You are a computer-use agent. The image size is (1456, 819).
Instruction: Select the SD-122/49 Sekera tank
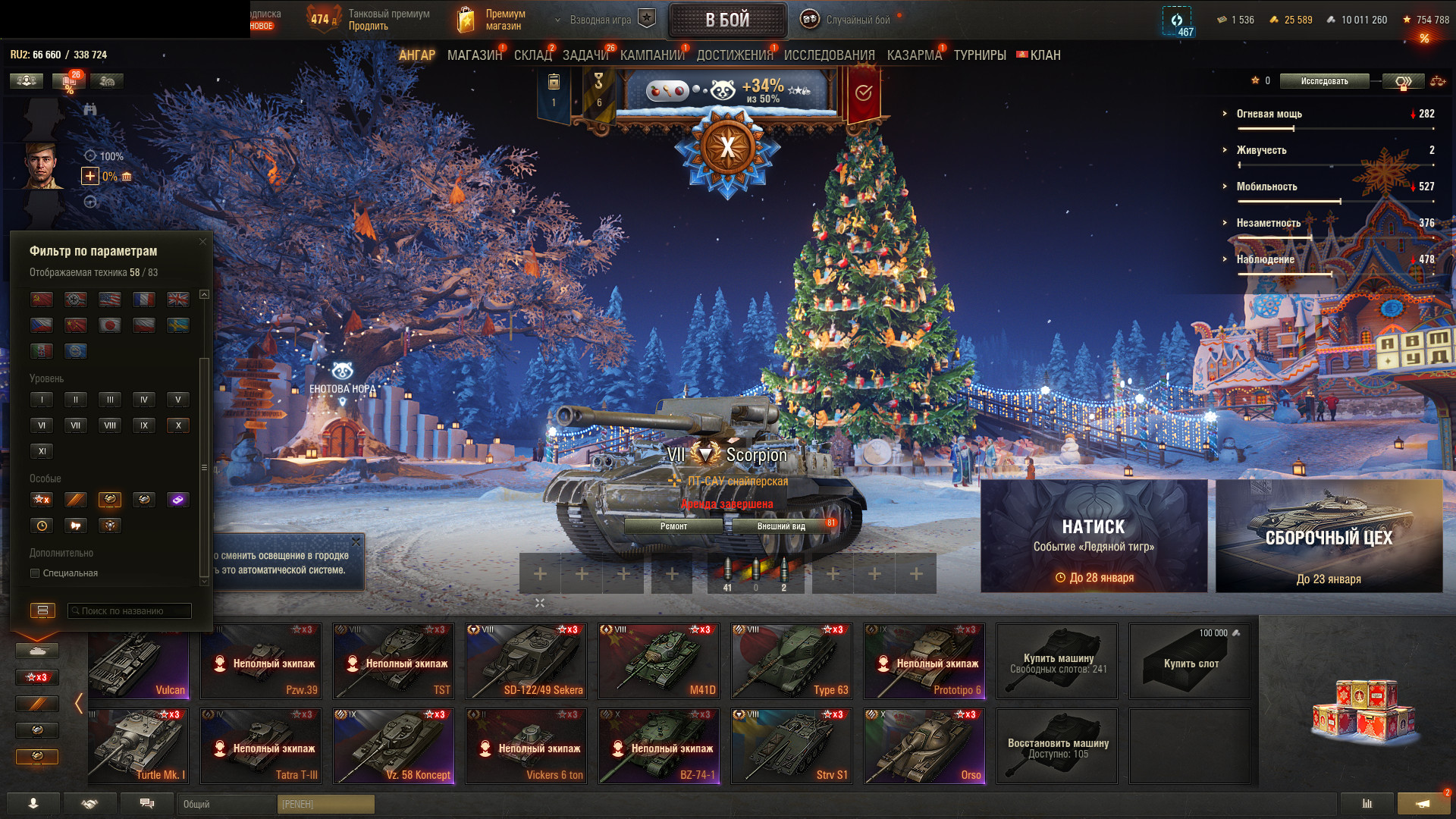point(526,661)
